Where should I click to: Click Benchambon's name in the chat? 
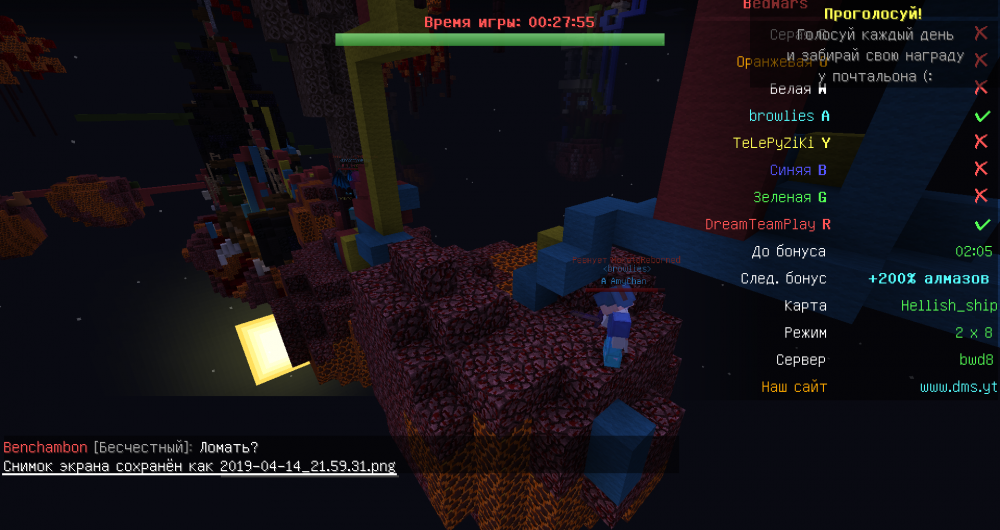[46, 447]
